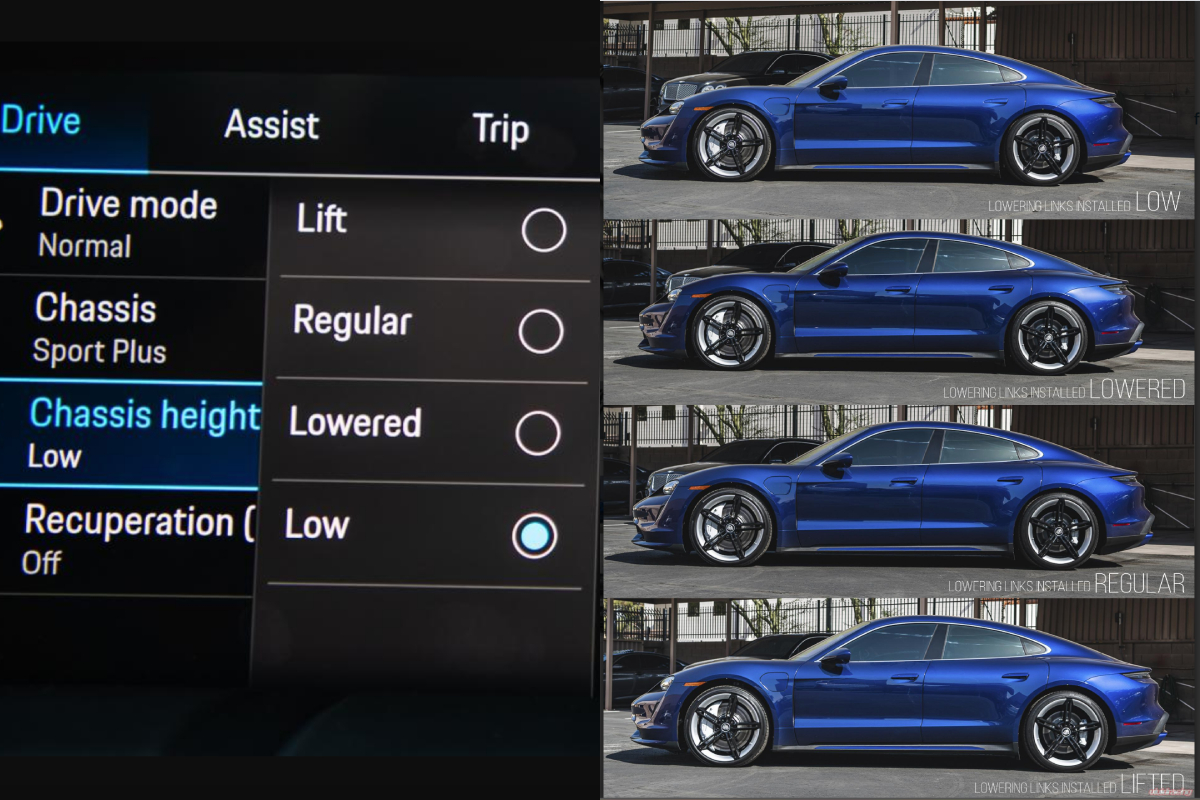Open the Assist tab

click(x=271, y=125)
